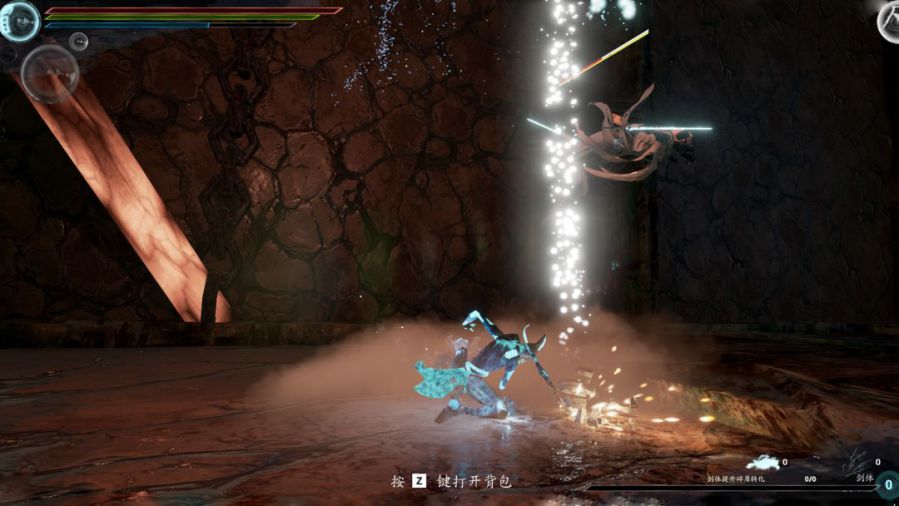899x506 pixels.
Task: Click the teal circular counter showing 0
Action: coord(888,484)
